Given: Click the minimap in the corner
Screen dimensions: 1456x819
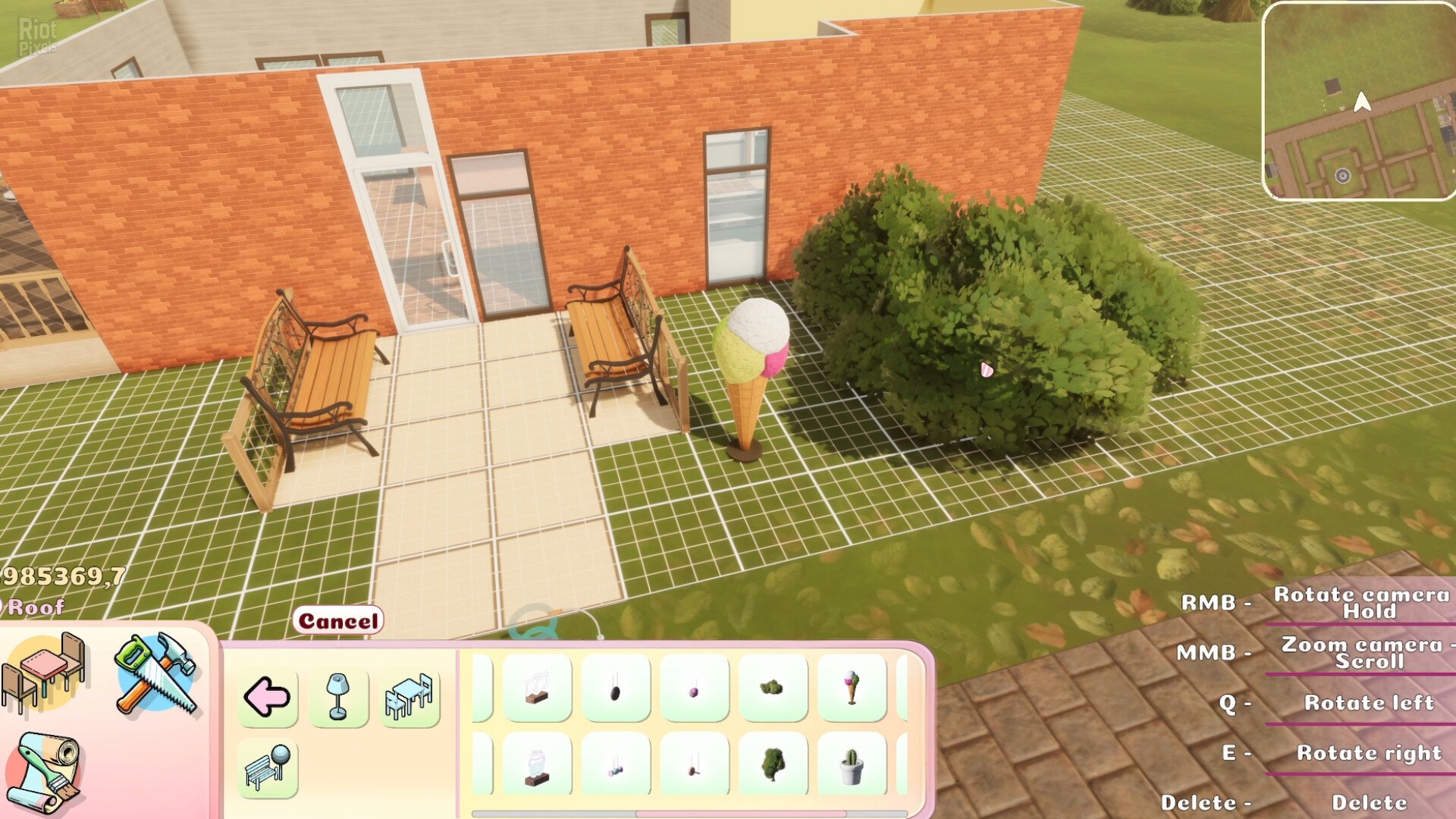Looking at the screenshot, I should 1359,101.
